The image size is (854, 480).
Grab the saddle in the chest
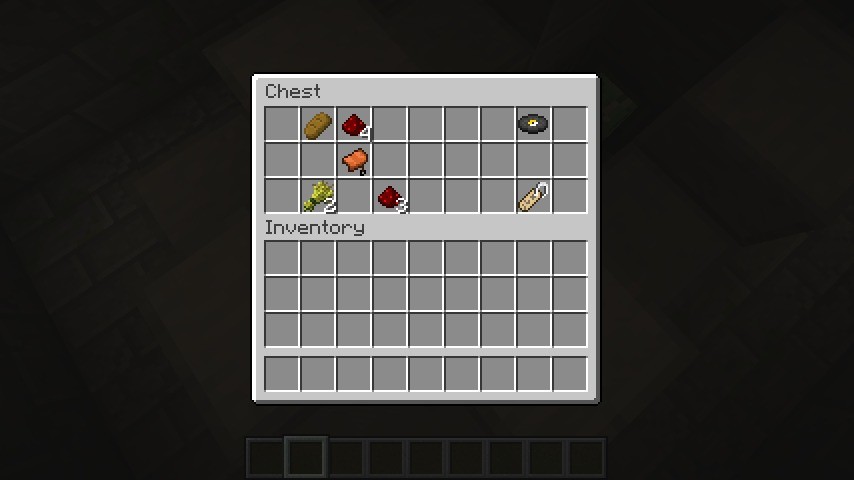click(x=354, y=160)
